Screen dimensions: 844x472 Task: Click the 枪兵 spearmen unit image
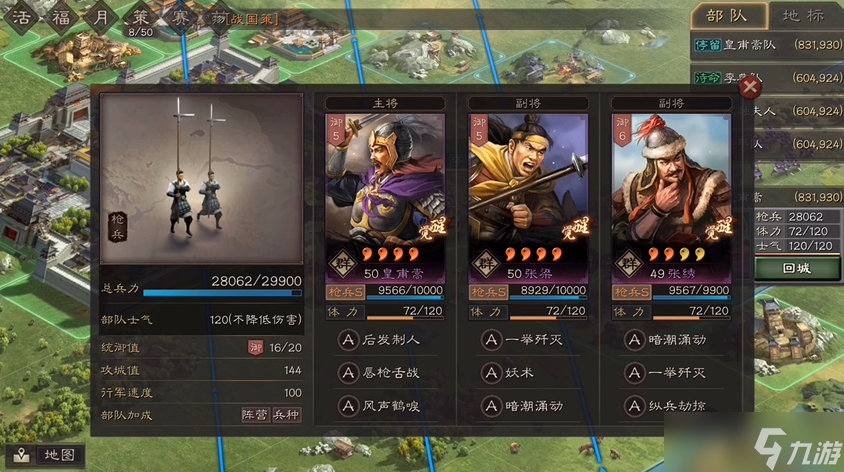point(201,167)
